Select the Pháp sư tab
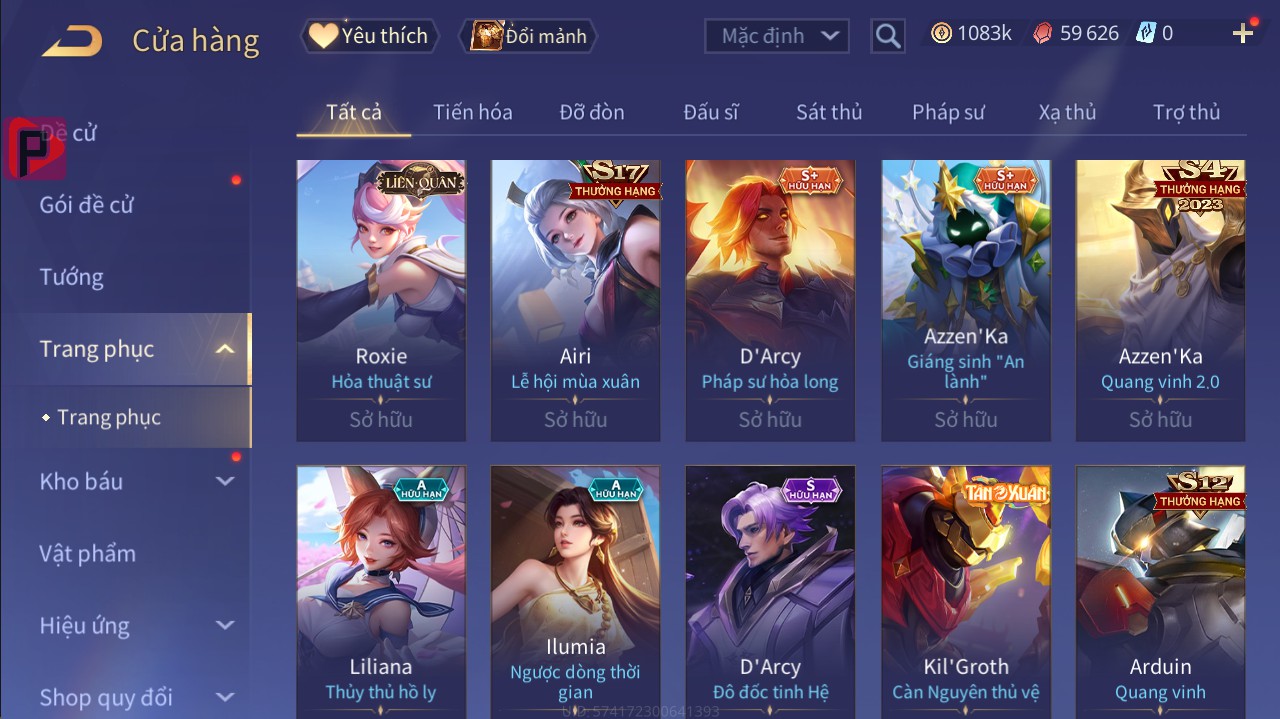The height and width of the screenshot is (719, 1280). pyautogui.click(x=948, y=112)
